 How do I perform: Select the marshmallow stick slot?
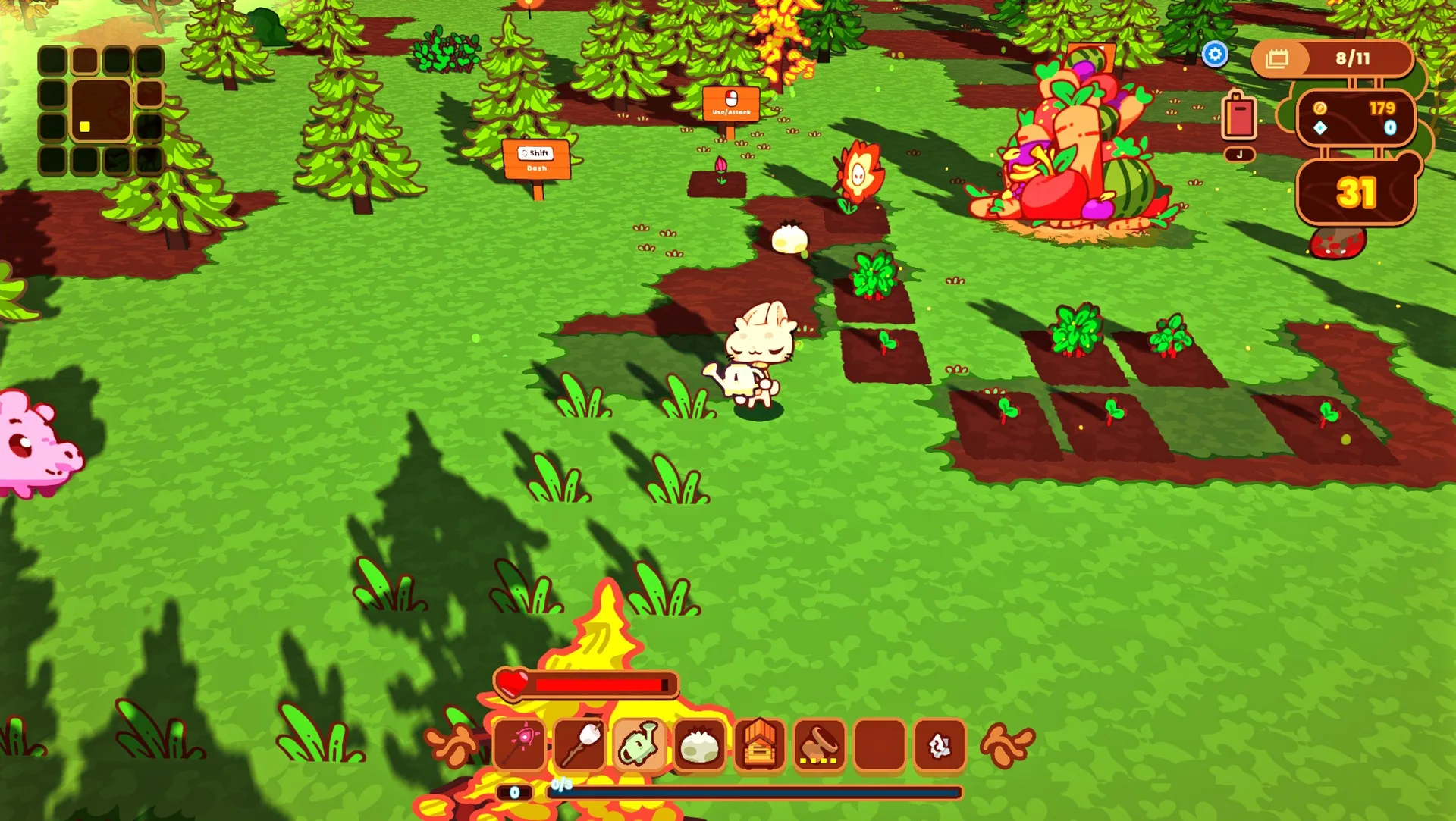pyautogui.click(x=580, y=744)
